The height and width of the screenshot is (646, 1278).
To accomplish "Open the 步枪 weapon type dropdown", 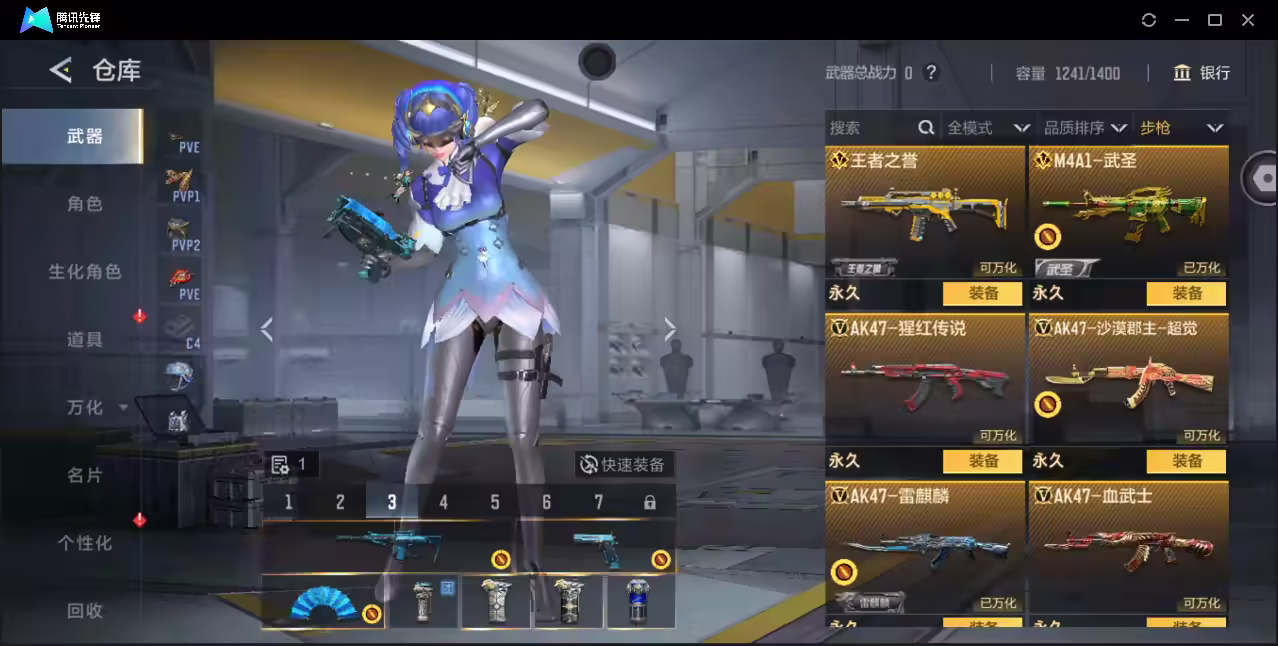I will (x=1181, y=128).
